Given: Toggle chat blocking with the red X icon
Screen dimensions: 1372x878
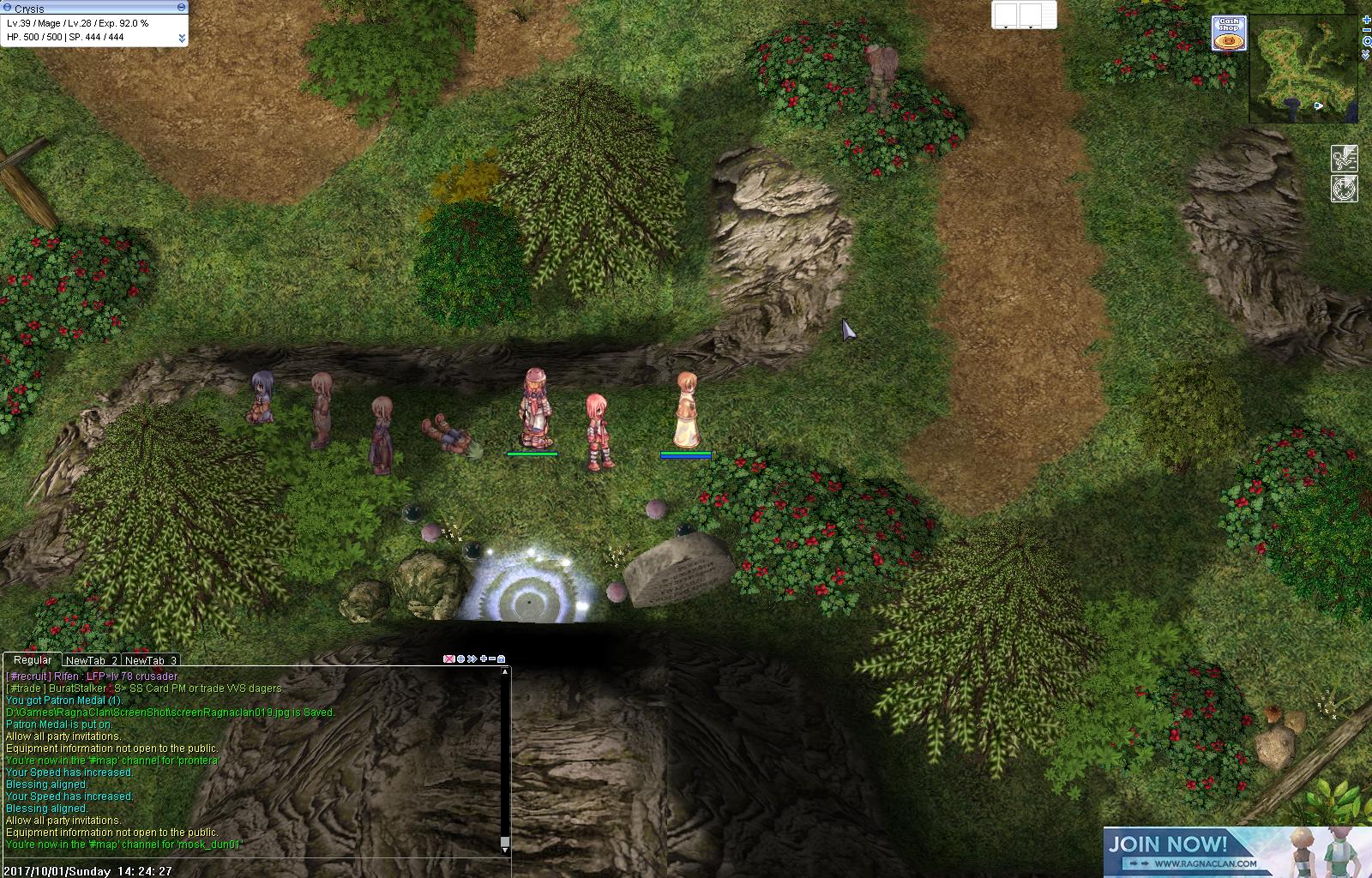Looking at the screenshot, I should tap(448, 658).
